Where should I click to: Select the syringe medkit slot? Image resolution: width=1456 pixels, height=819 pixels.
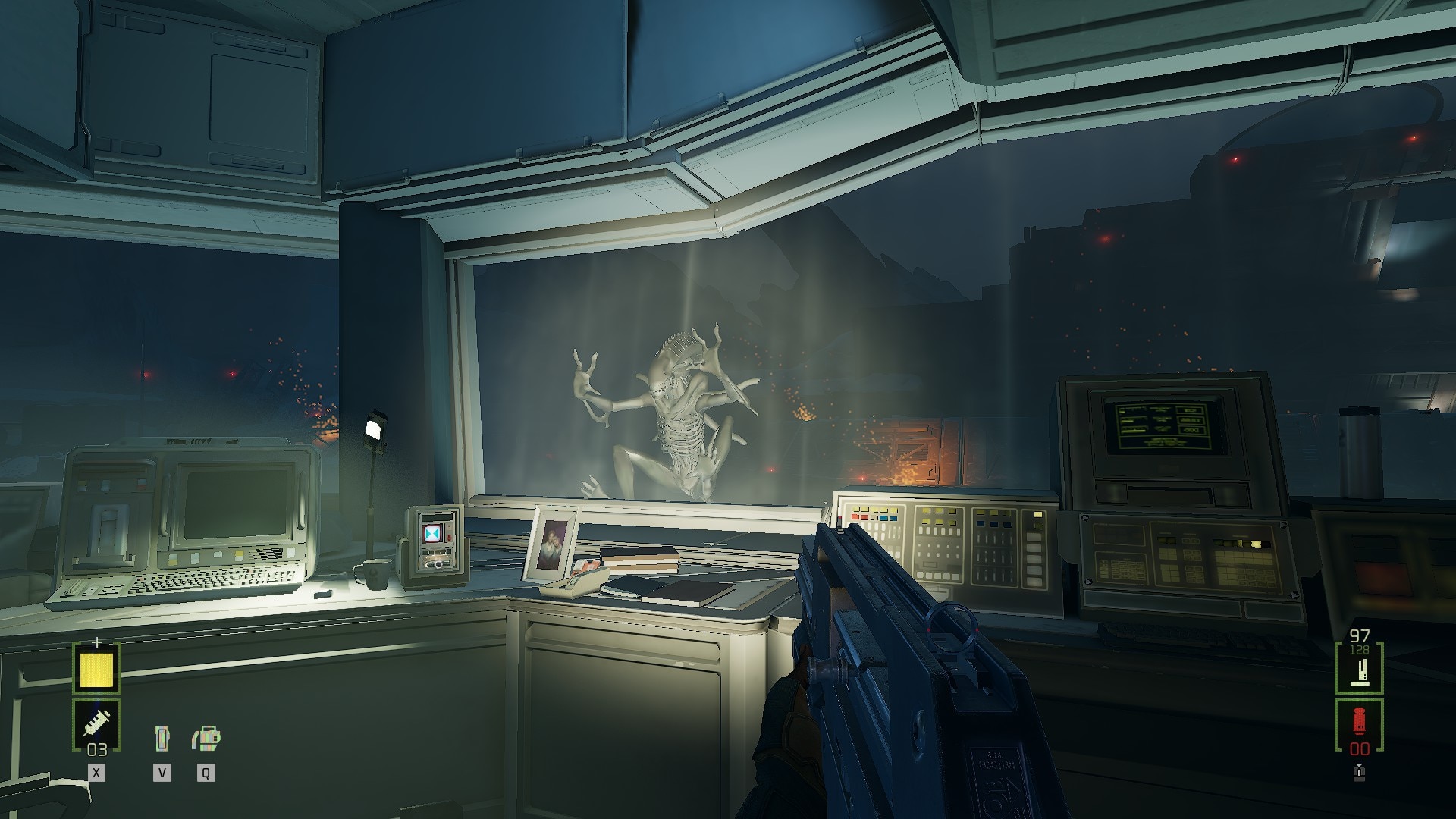(96, 722)
